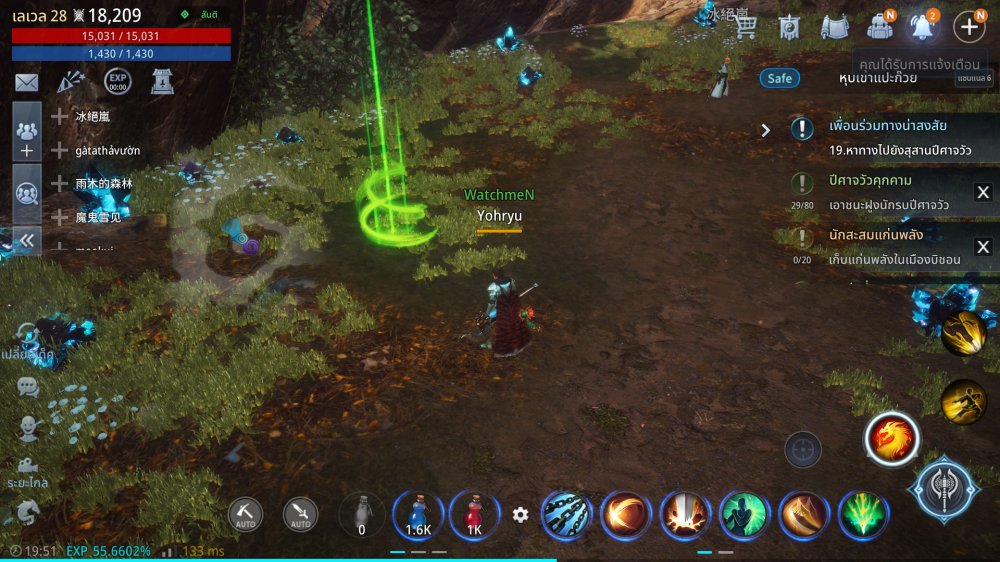Use the blue mana potion slot
Viewport: 1000px width, 562px height.
(418, 515)
